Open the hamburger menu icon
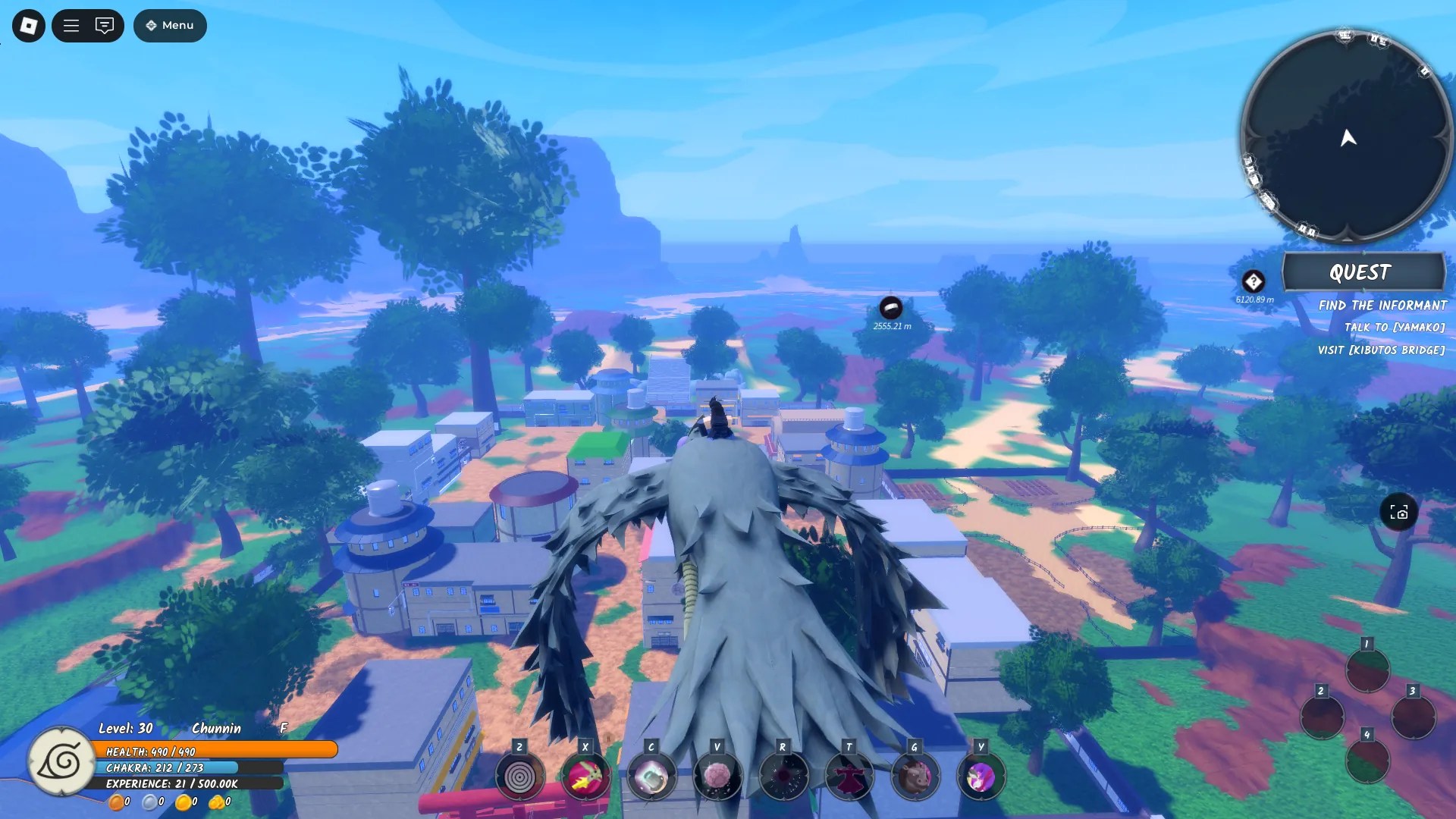 click(x=70, y=25)
